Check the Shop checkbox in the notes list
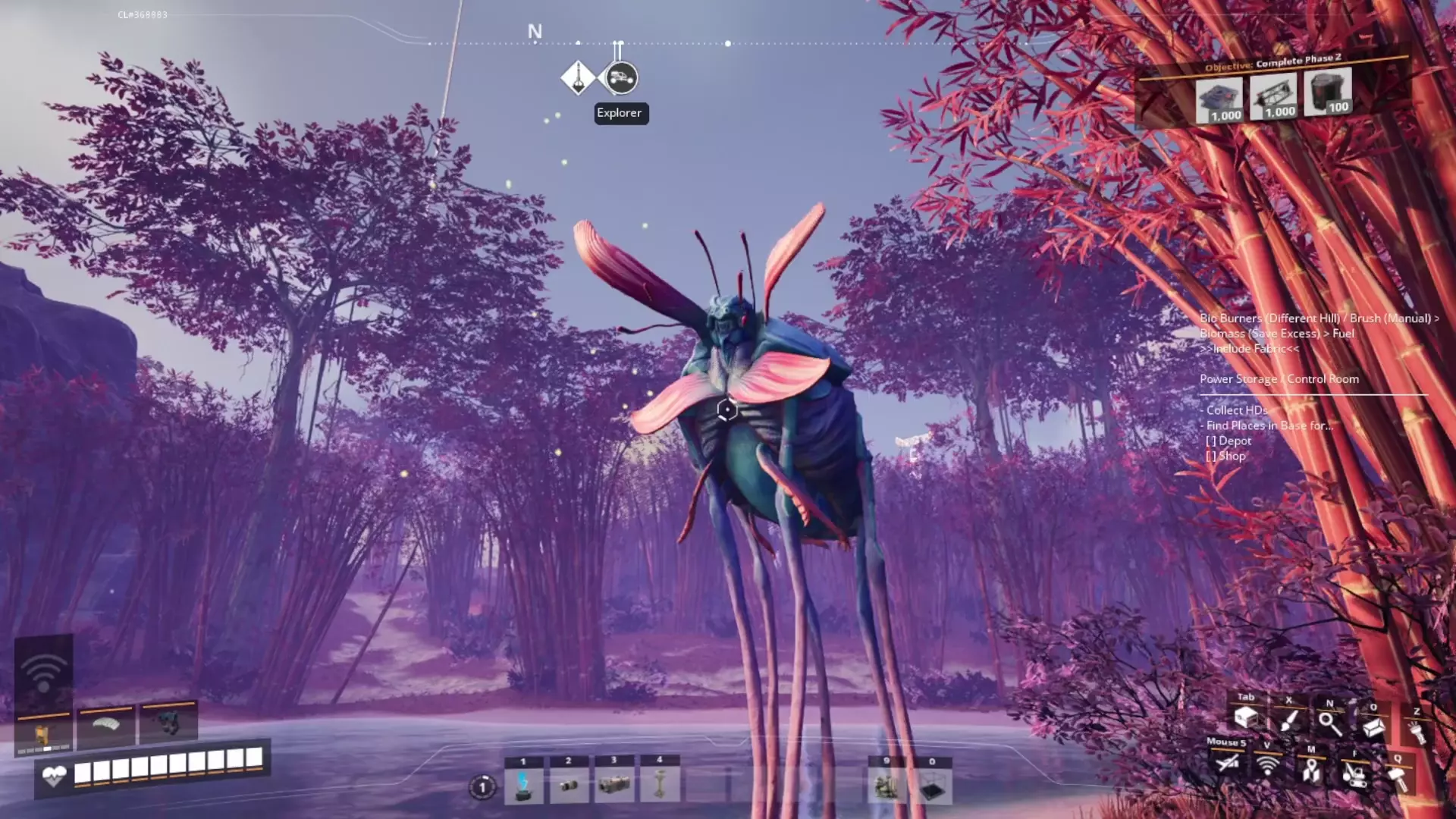The height and width of the screenshot is (819, 1456). (1213, 456)
